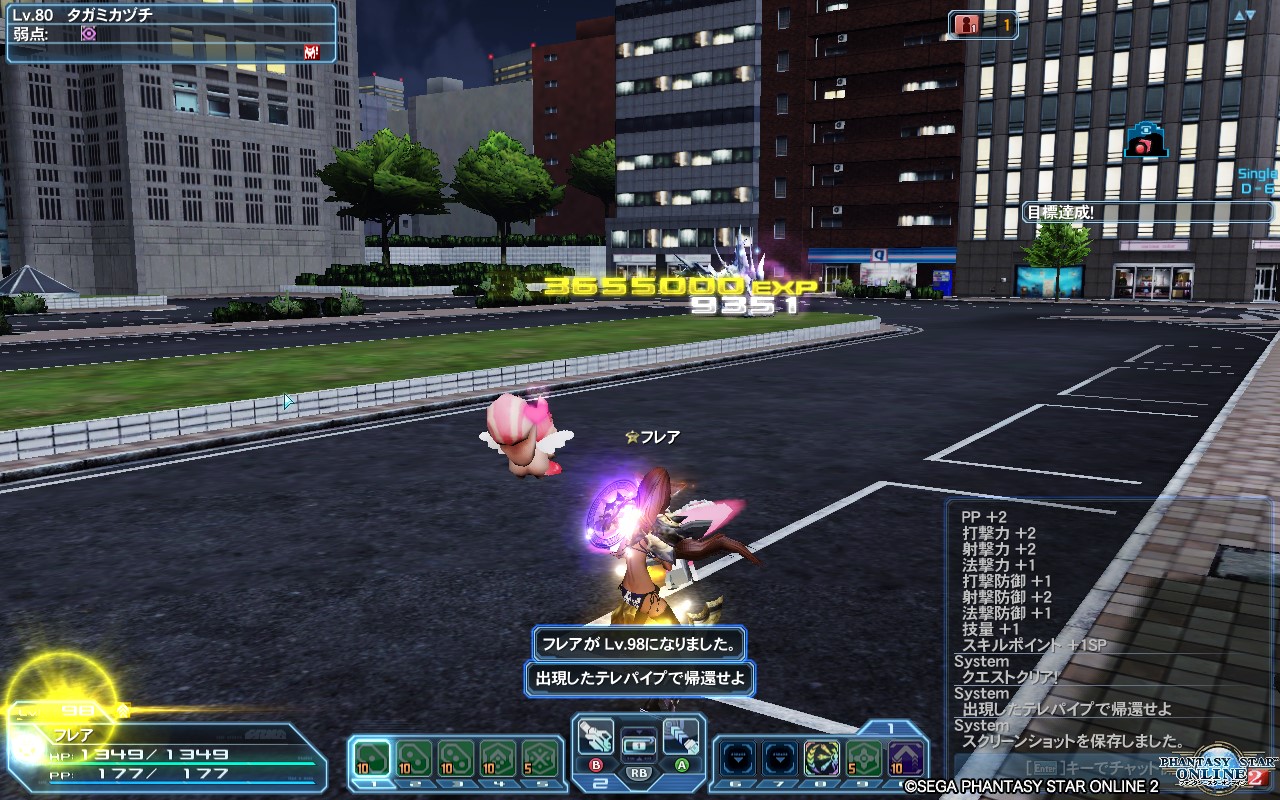
Task: Activate the Photon Blast icon in slot 8
Action: coord(822,757)
